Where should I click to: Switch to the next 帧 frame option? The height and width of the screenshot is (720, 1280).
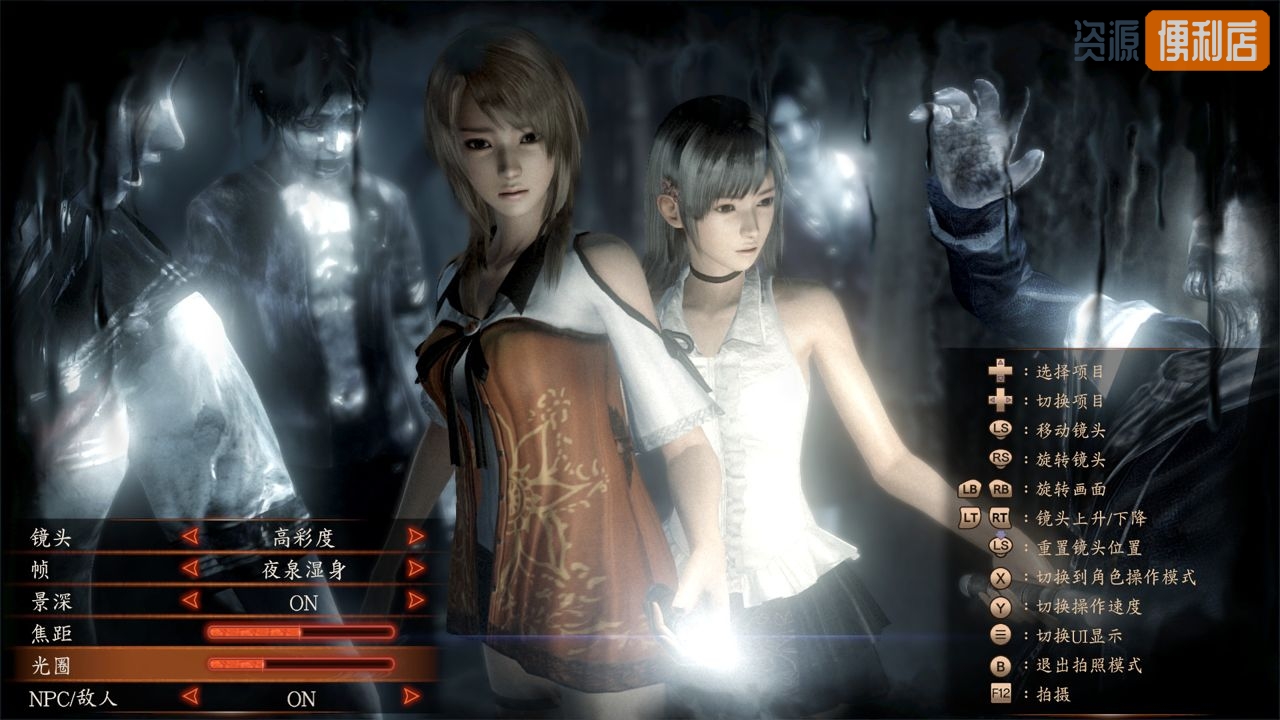click(416, 569)
